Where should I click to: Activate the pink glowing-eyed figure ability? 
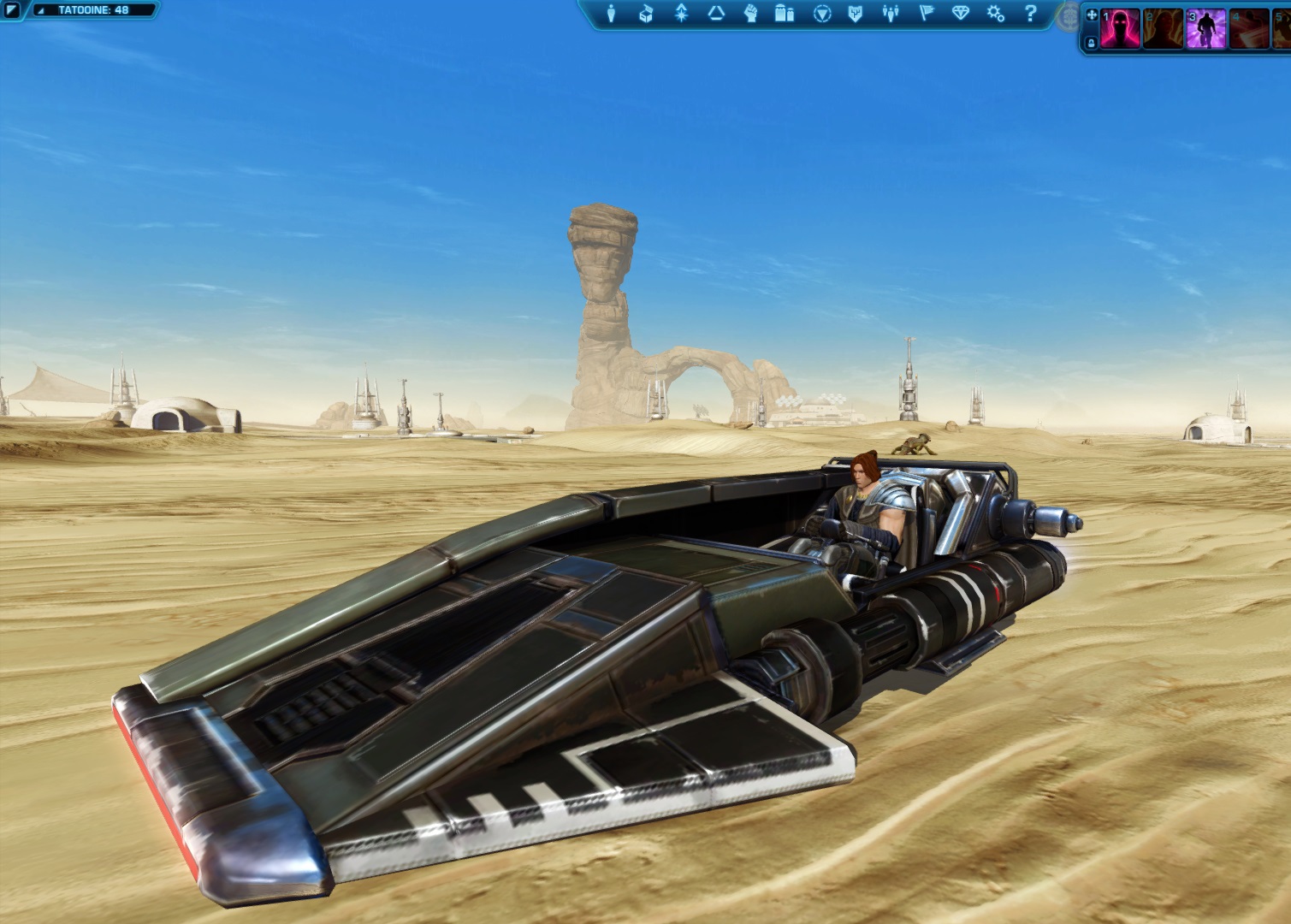(1120, 29)
